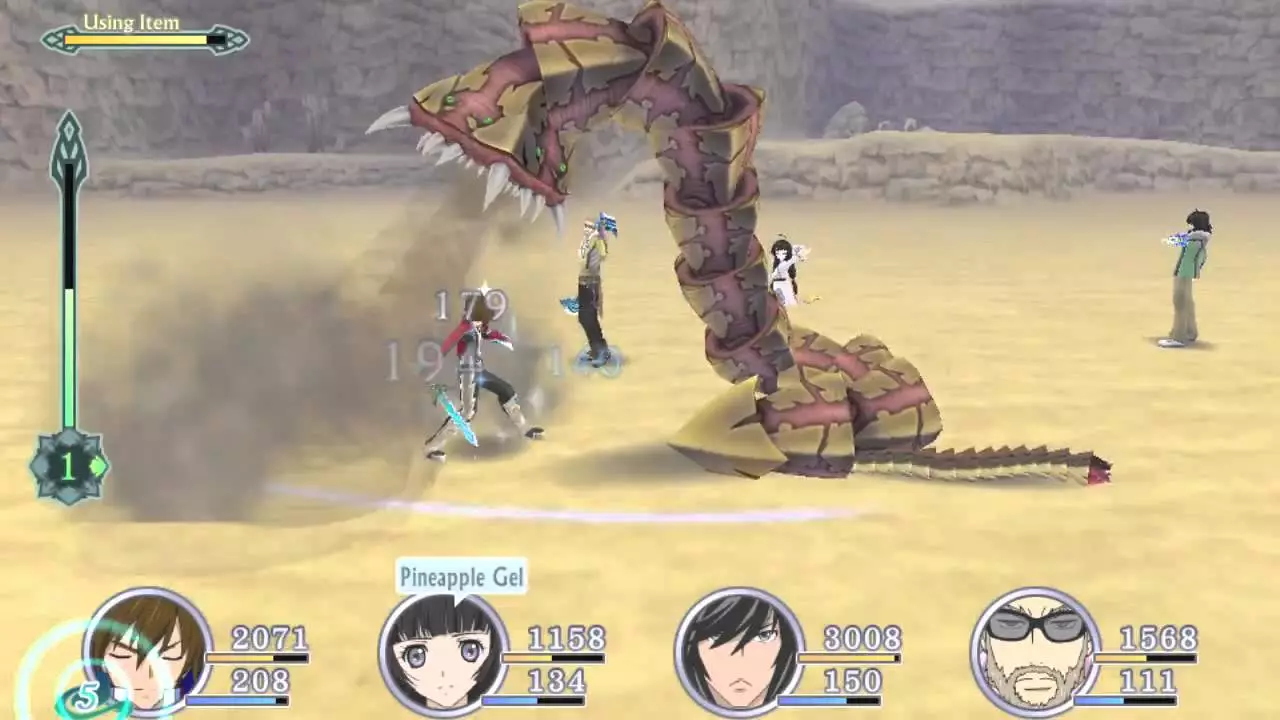Screen dimensions: 1280x720
Task: Open the octagonal counter showing 1
Action: point(68,466)
